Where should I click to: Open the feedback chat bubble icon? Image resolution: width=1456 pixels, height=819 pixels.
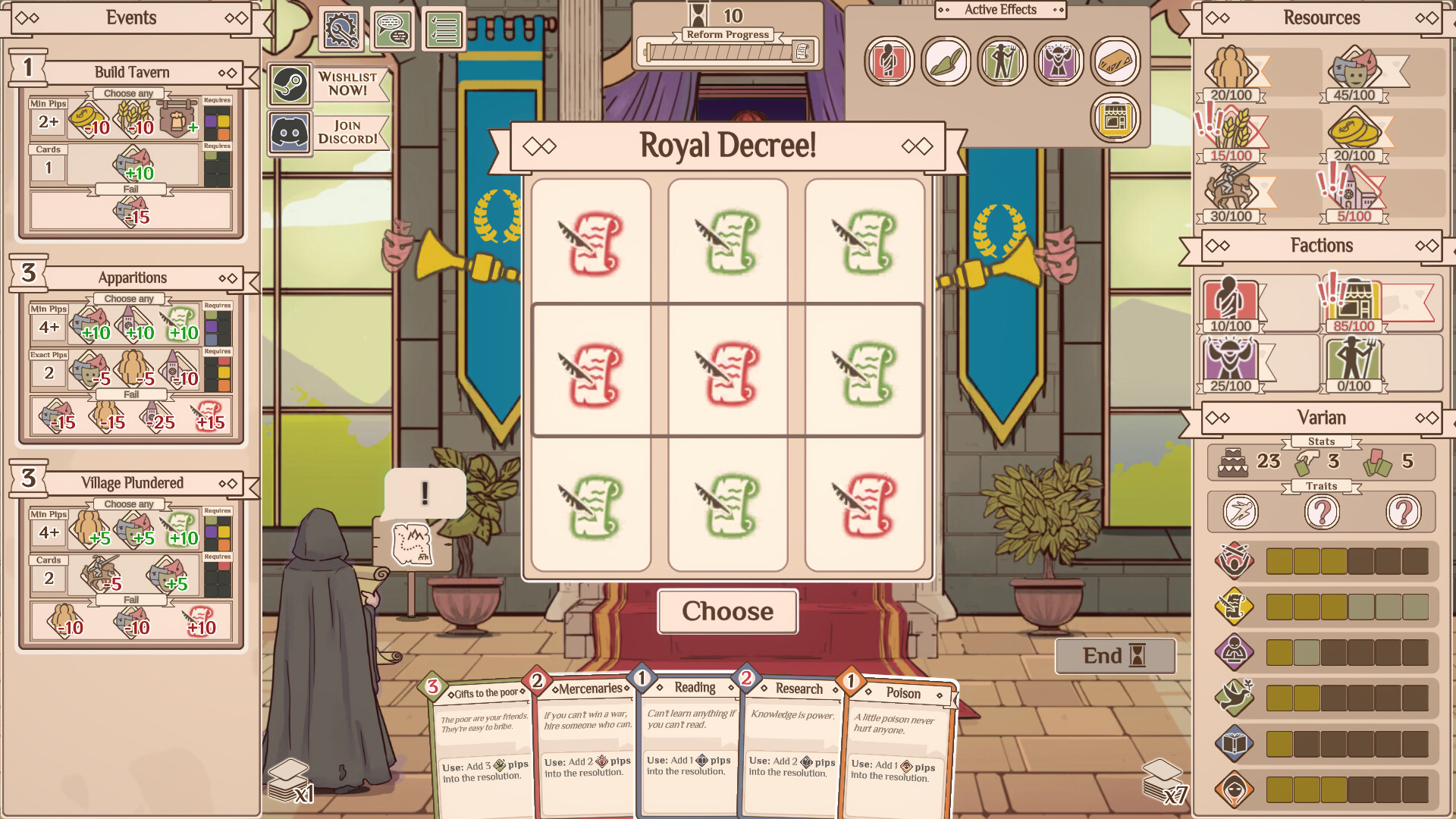393,28
